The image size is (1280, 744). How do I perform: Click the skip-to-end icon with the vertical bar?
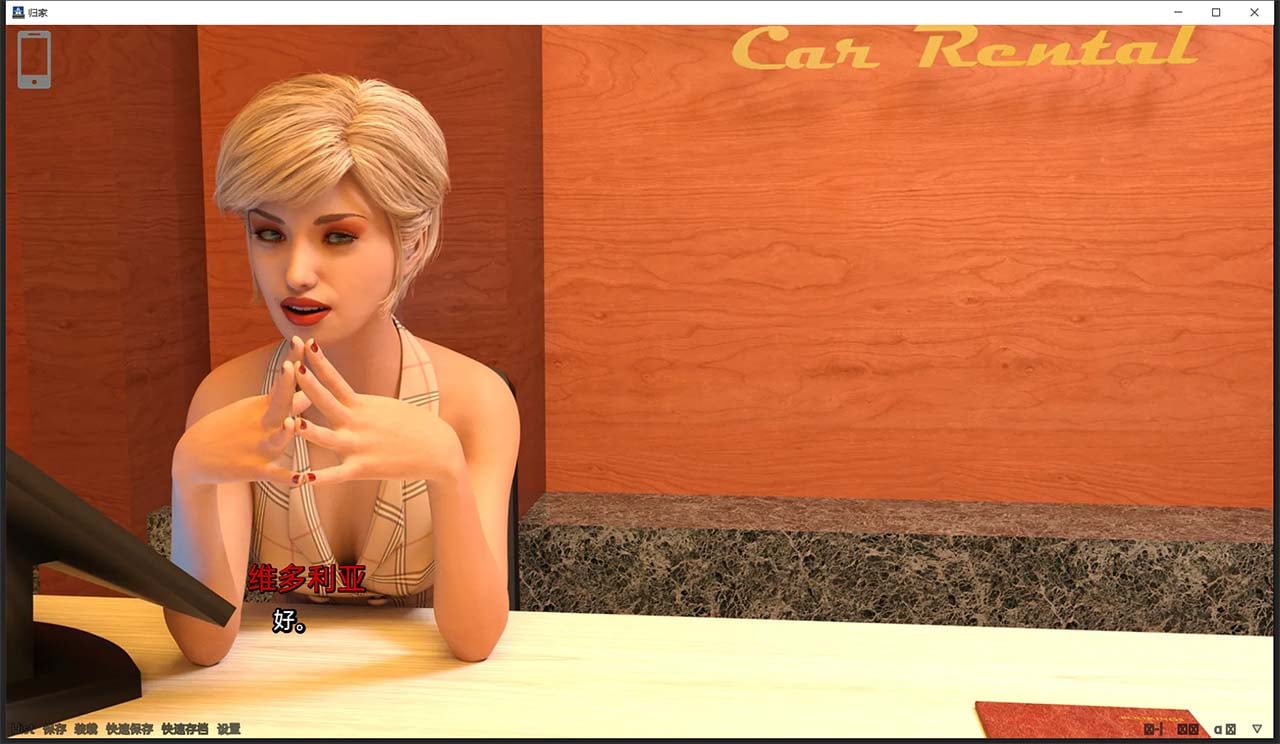[x=1153, y=730]
